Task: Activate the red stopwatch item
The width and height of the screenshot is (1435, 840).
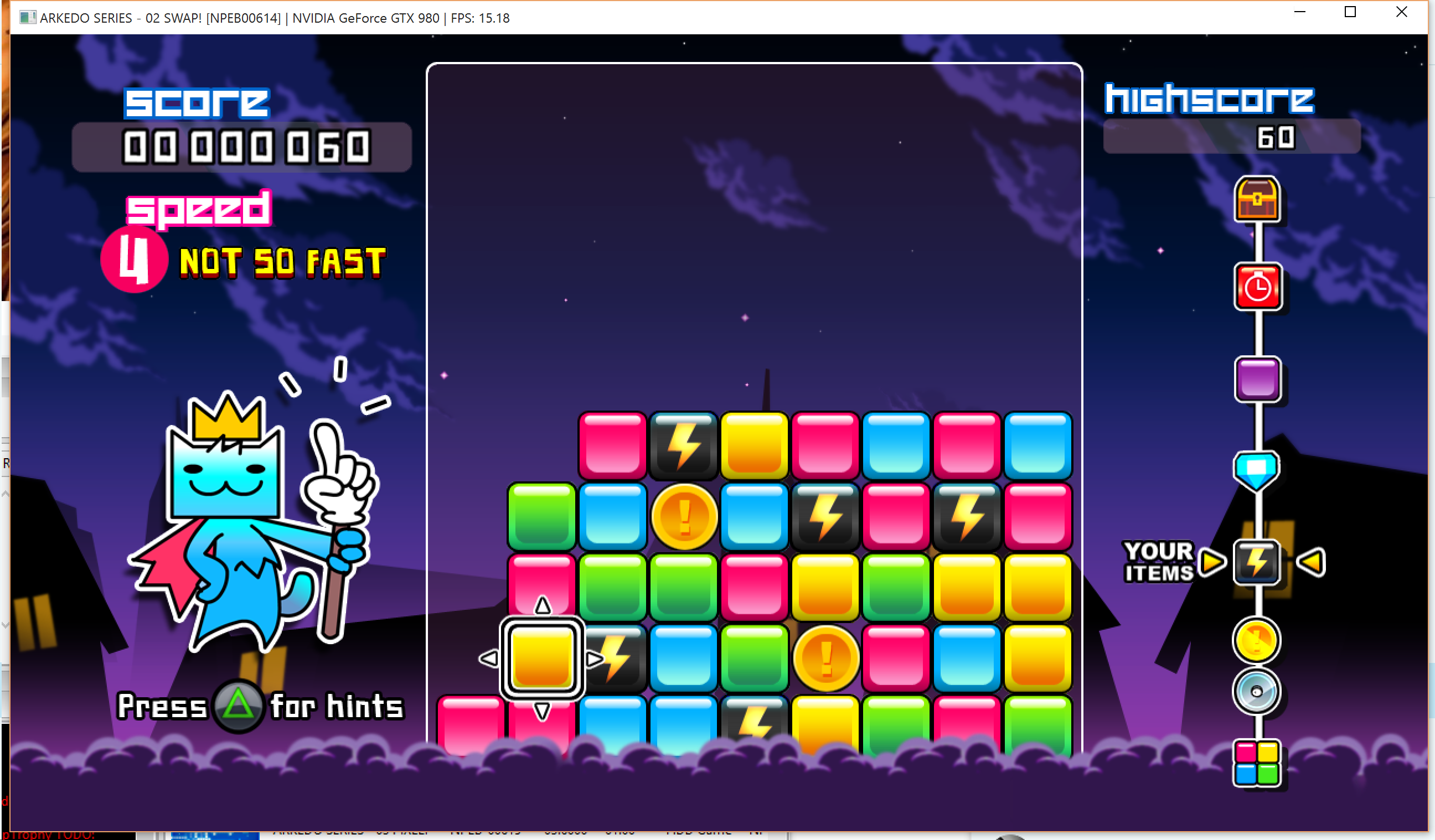Action: coord(1257,287)
